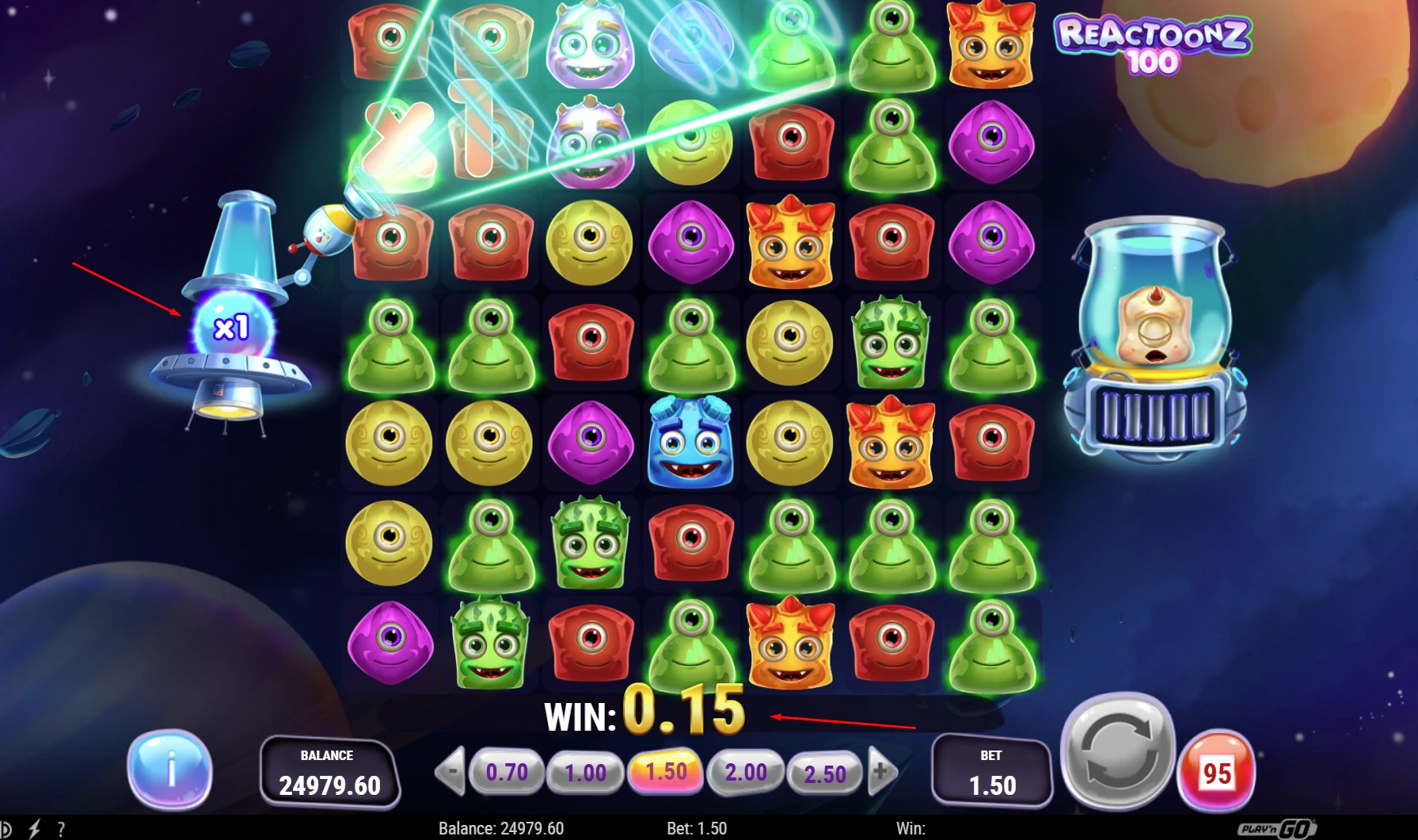Click the right arrow to view higher bets
Viewport: 1418px width, 840px height.
tap(881, 770)
